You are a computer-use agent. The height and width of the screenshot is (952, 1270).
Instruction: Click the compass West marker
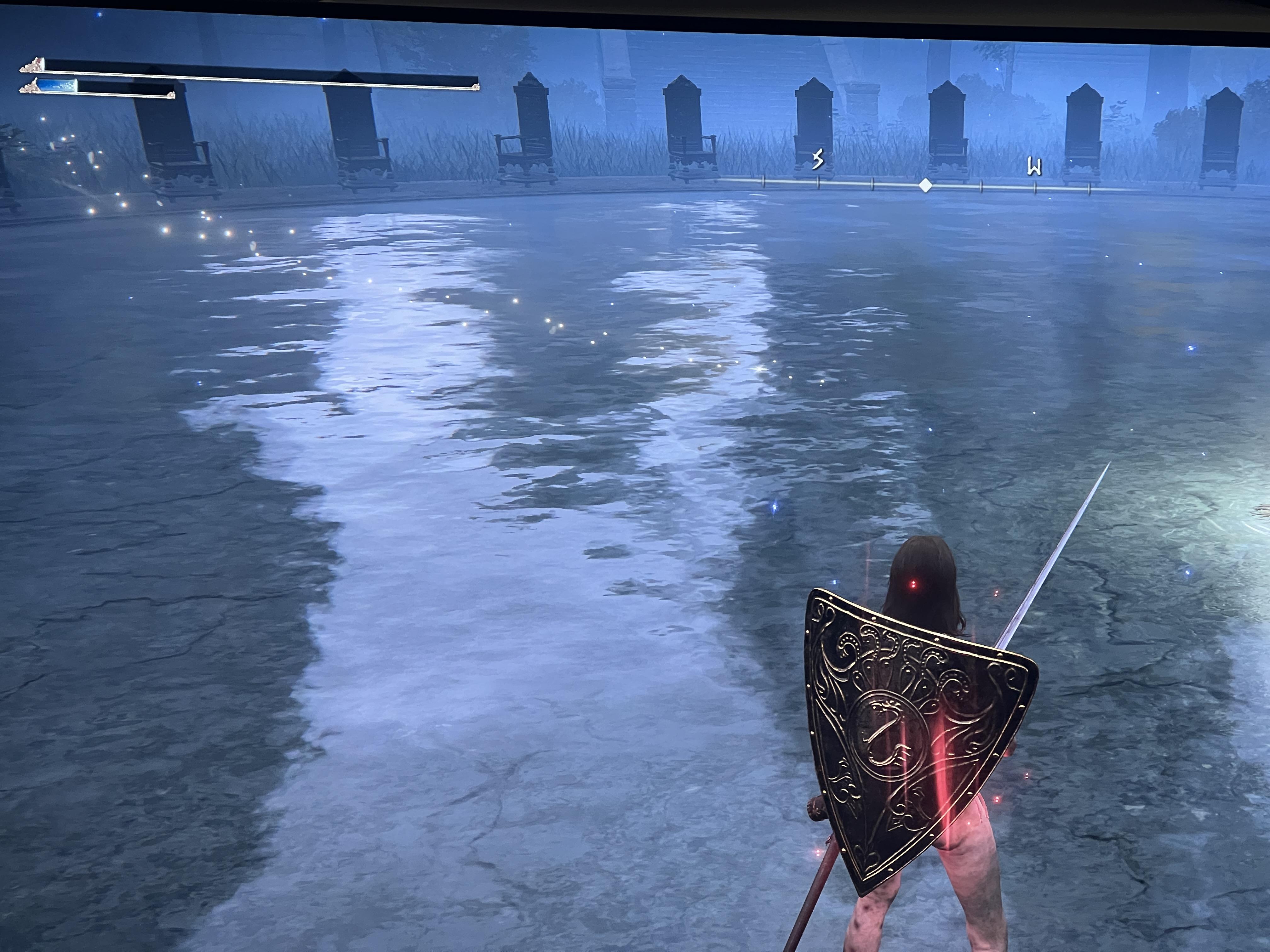tap(1035, 167)
